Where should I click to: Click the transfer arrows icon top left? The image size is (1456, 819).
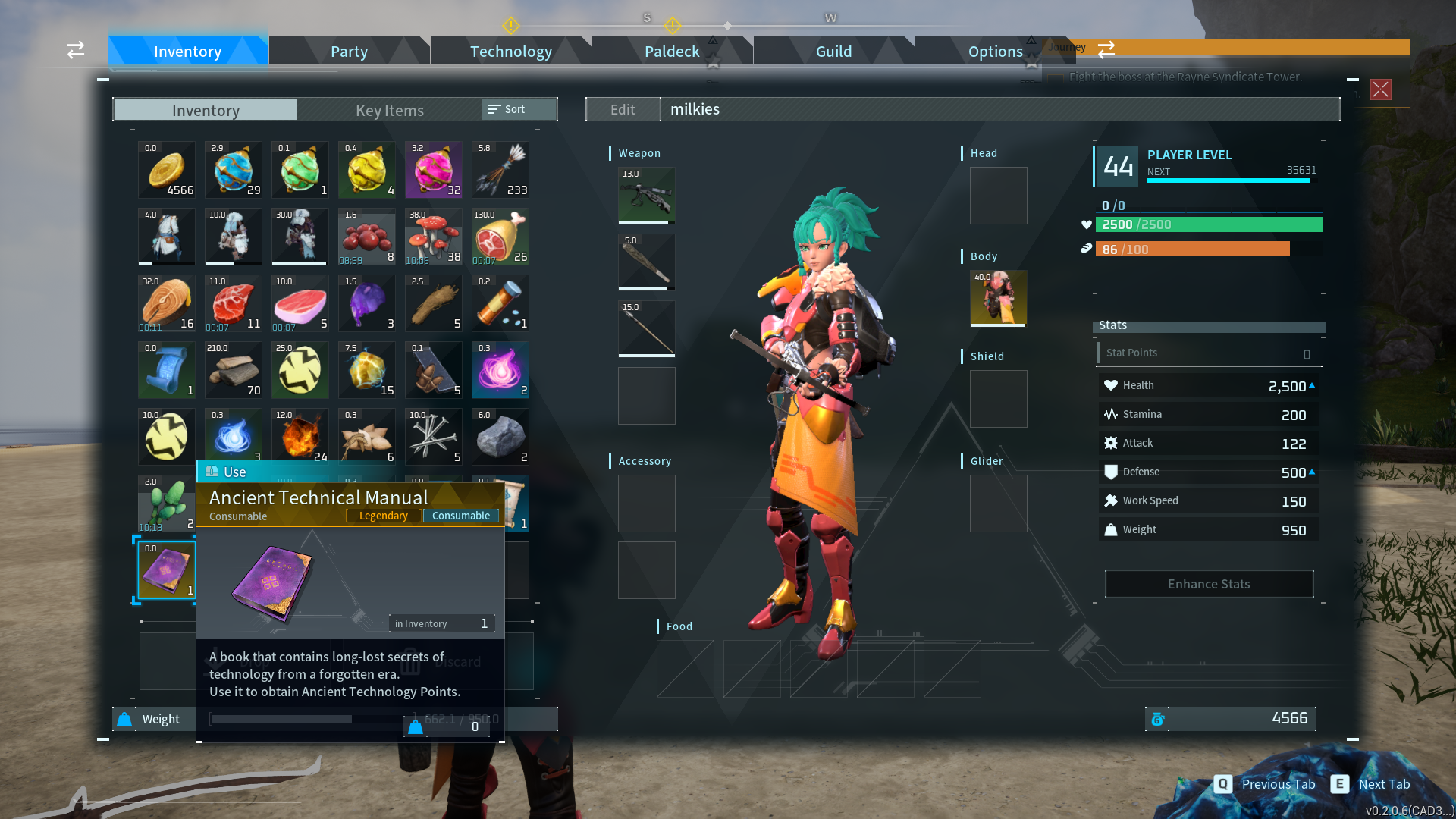pos(75,50)
